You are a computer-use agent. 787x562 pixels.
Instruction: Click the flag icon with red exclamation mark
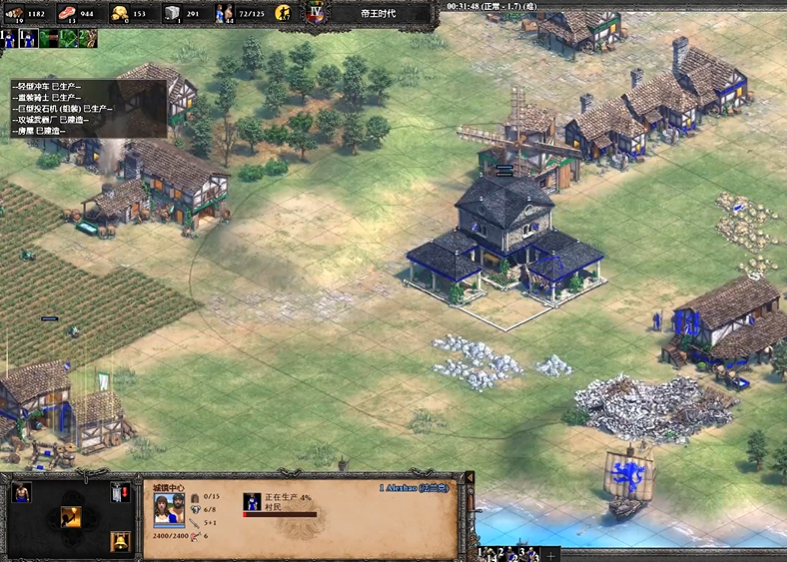pos(121,492)
